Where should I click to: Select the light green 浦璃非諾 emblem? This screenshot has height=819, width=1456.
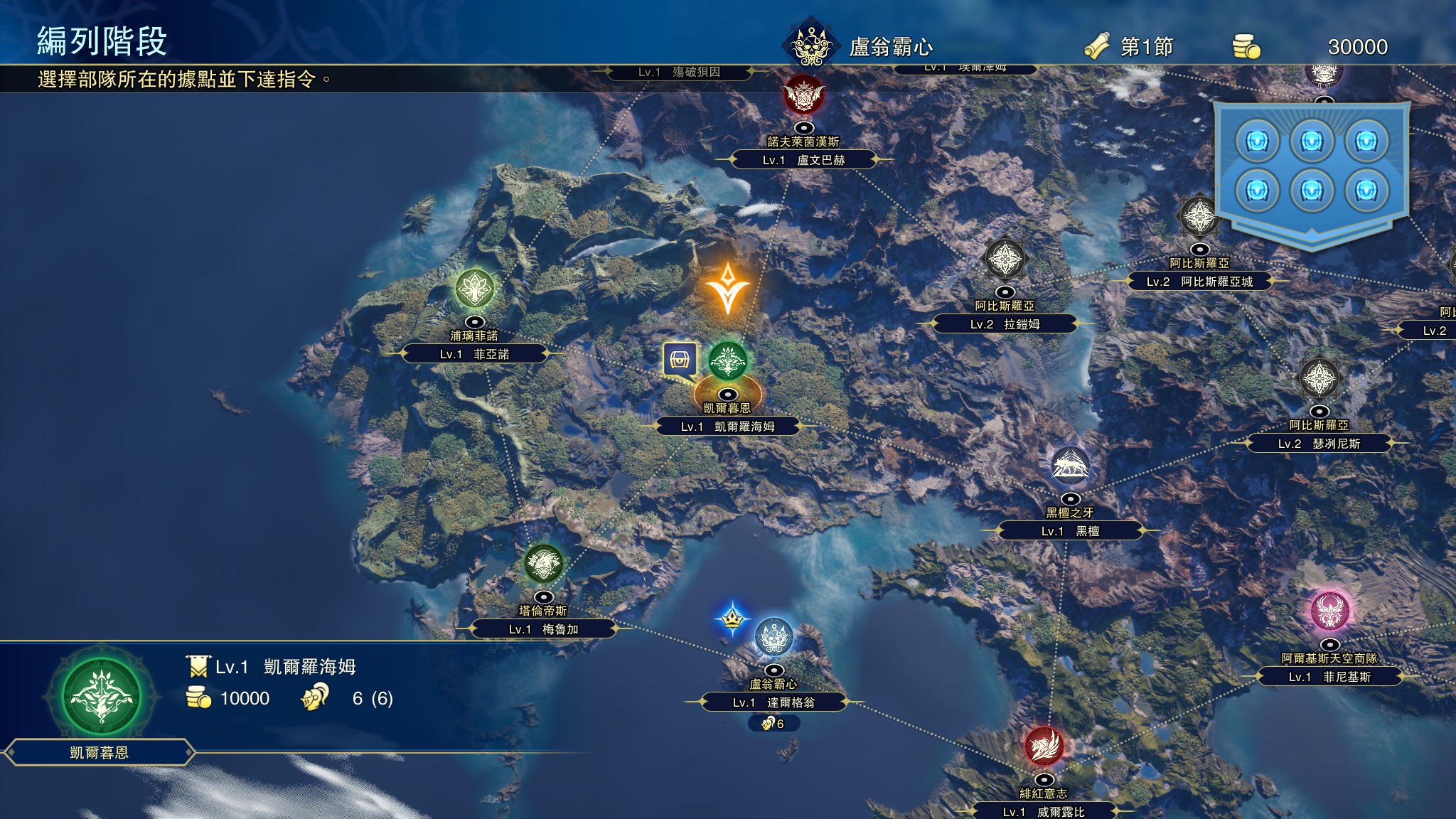tap(474, 289)
